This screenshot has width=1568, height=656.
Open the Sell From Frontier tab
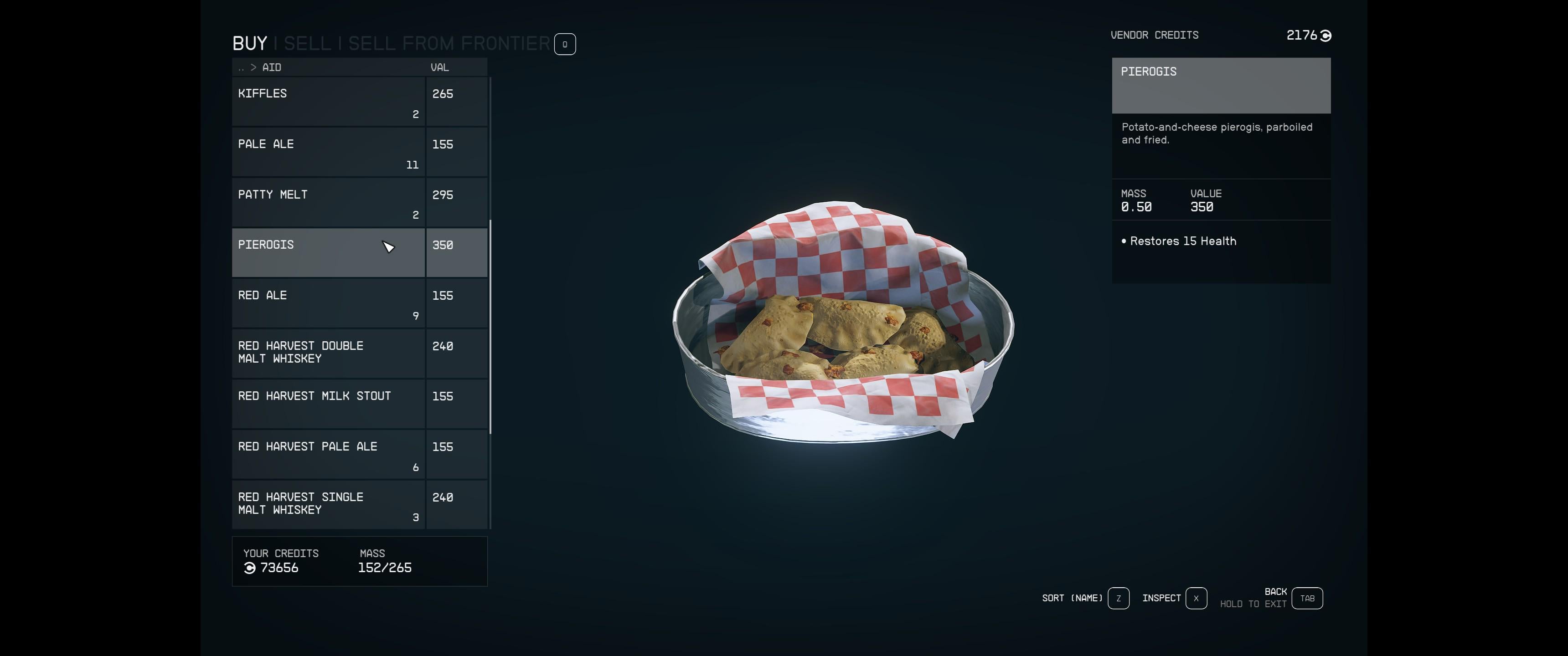[x=449, y=44]
